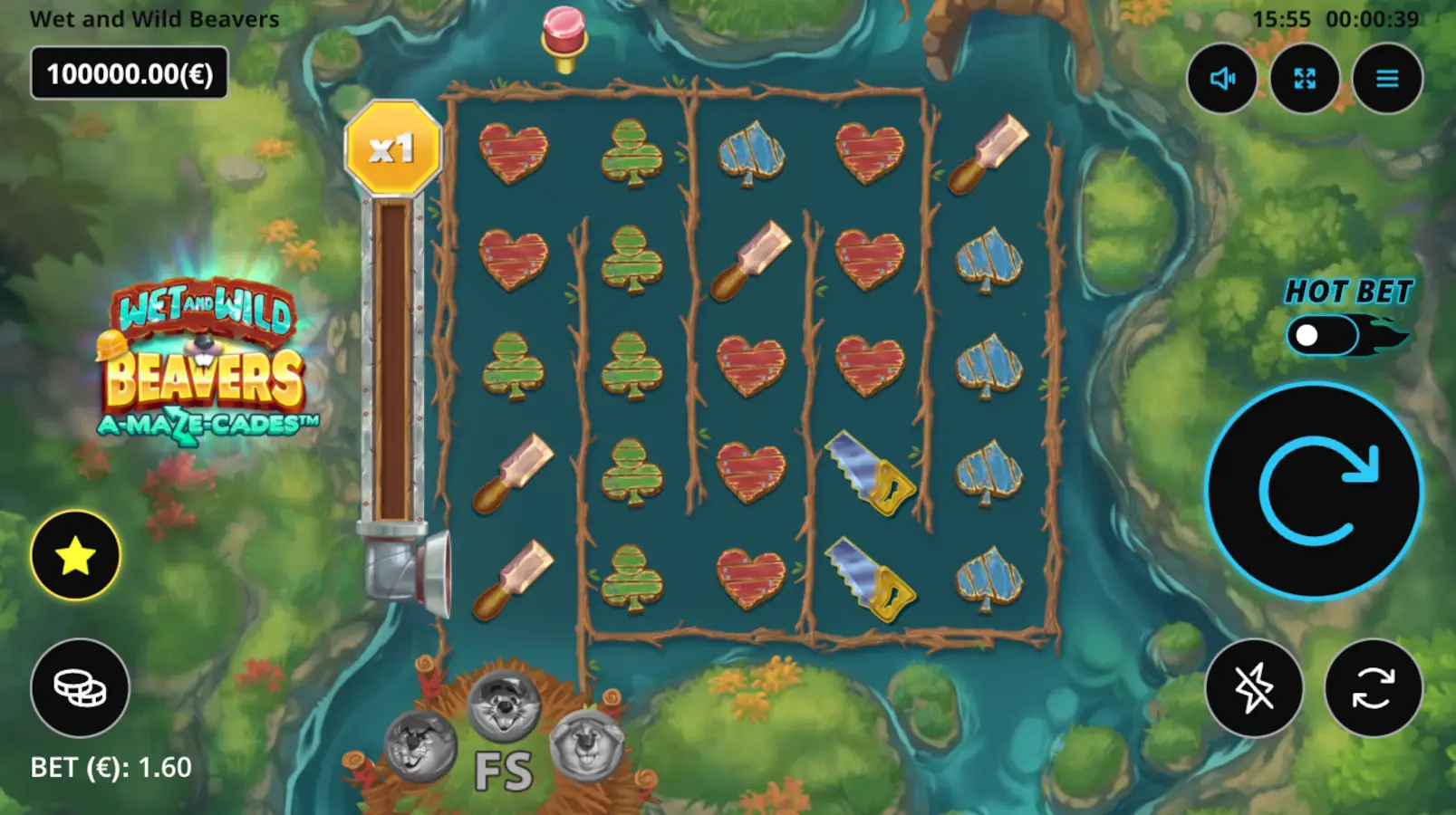This screenshot has width=1456, height=815.
Task: Click the BET 1.60 label
Action: point(111,766)
